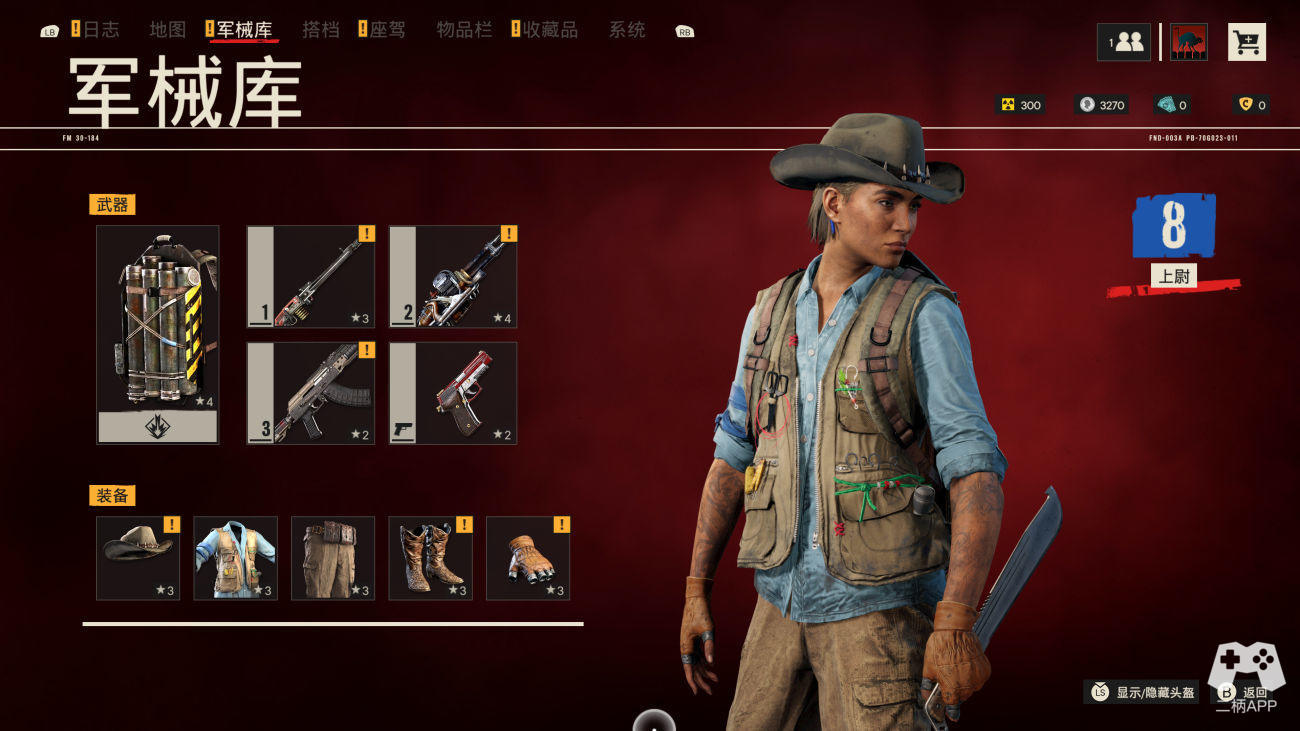Open the 搭档 companions tab
The width and height of the screenshot is (1300, 731).
pyautogui.click(x=321, y=30)
